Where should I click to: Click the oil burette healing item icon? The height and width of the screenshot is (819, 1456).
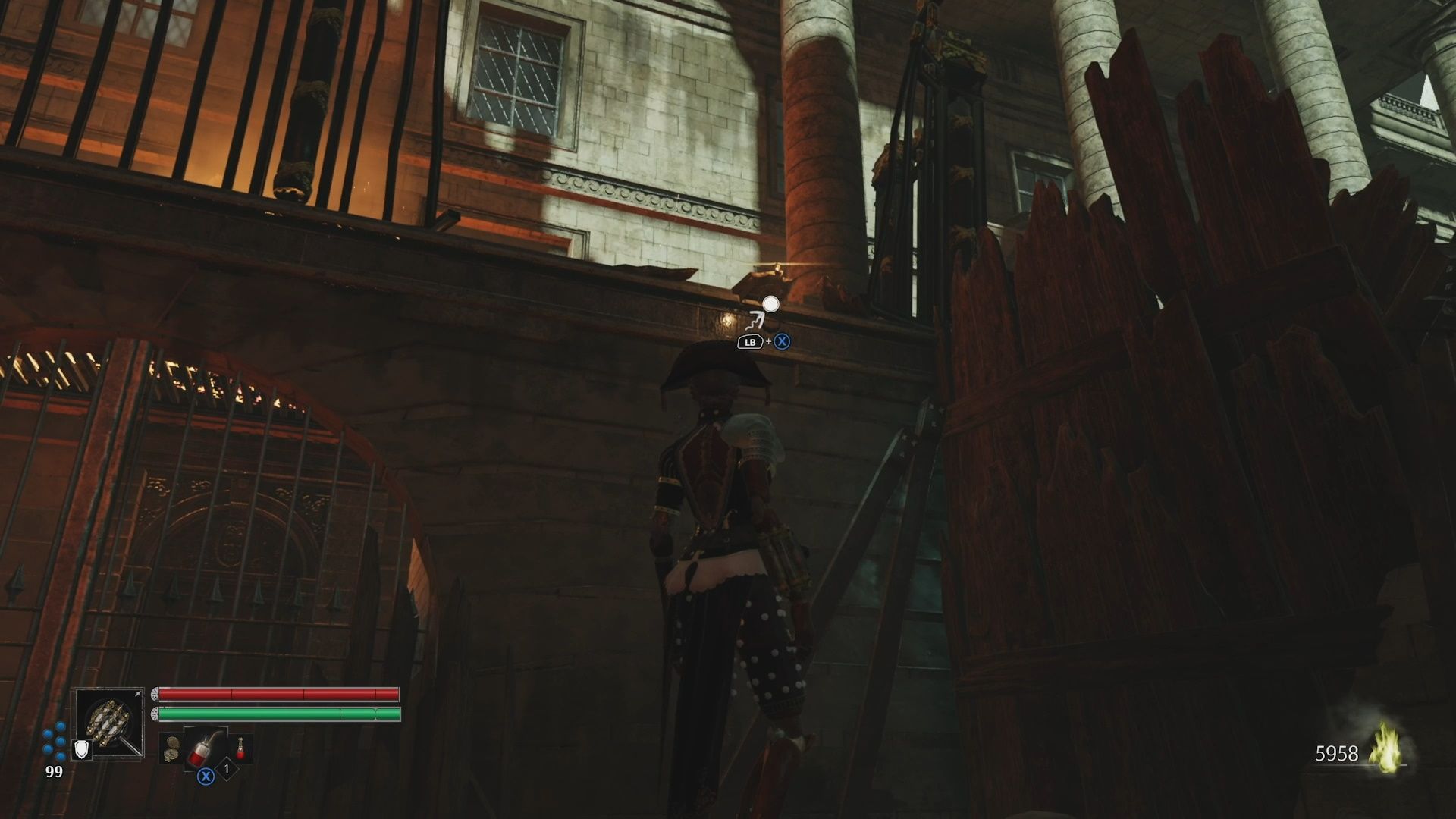[204, 748]
